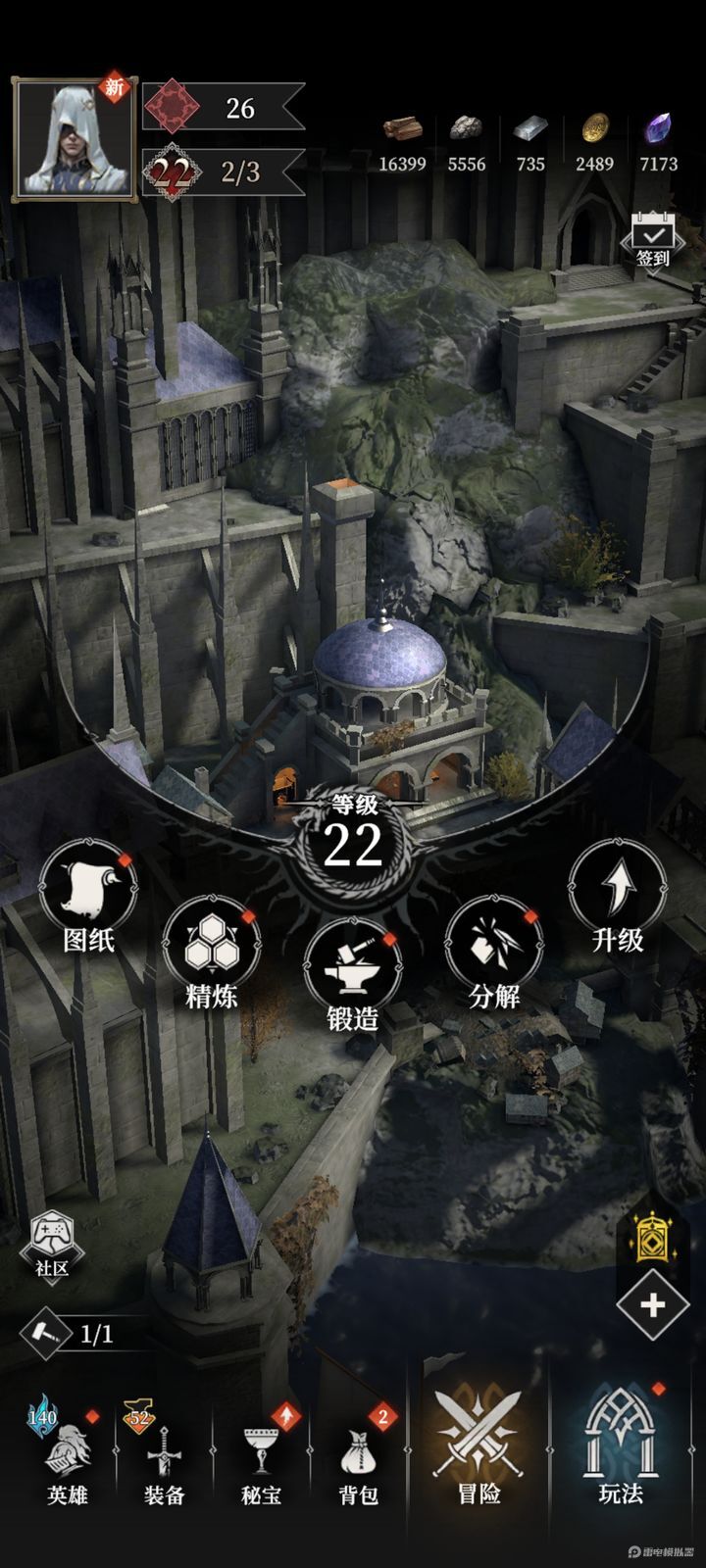Open the 签到 daily check-in

tap(652, 239)
